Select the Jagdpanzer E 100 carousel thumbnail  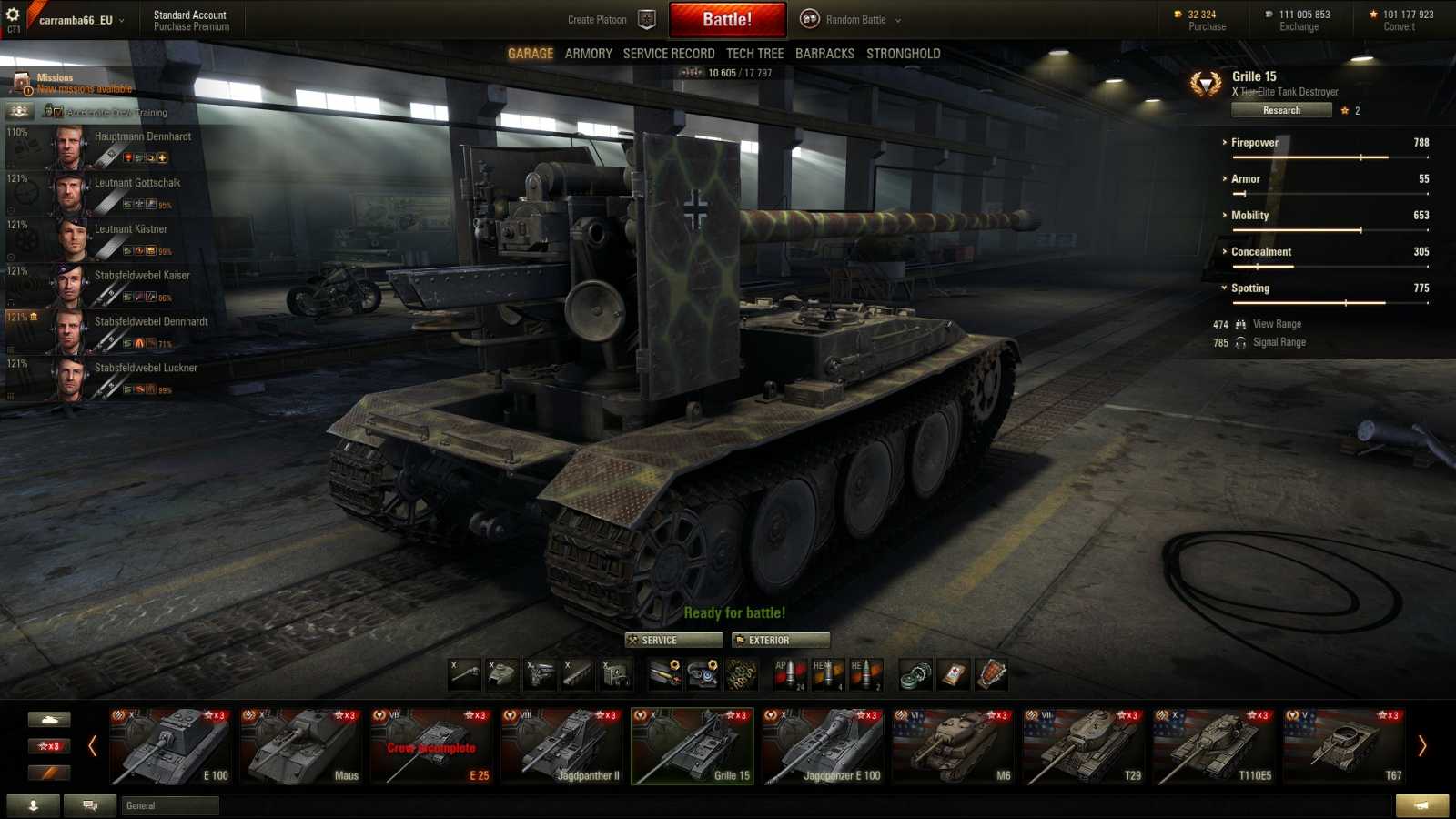(824, 746)
